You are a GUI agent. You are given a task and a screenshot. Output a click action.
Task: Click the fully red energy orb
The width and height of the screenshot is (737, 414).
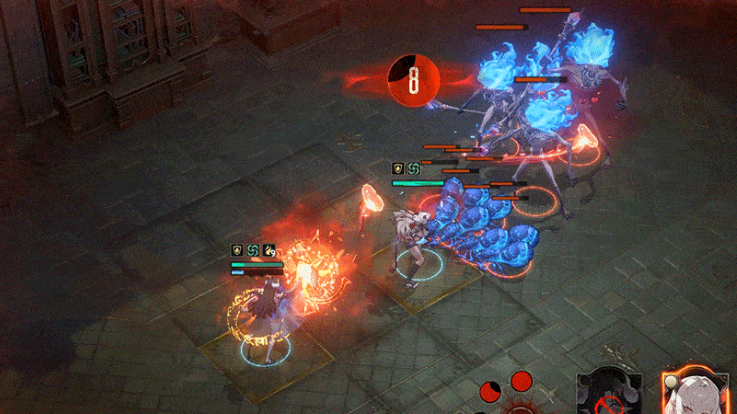coord(521,381)
